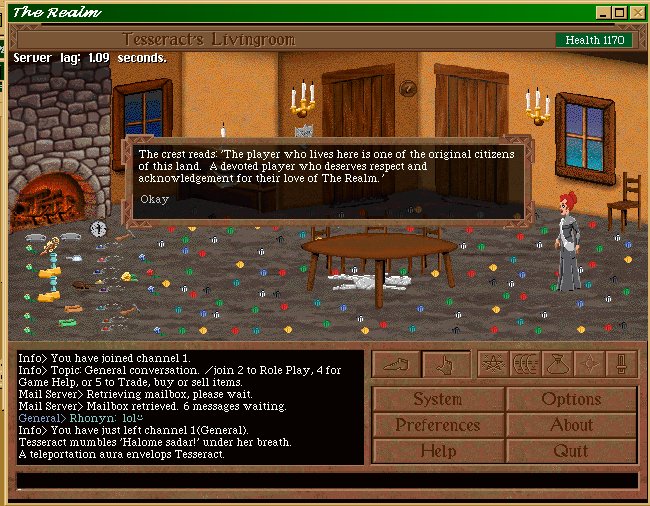Dismiss the crest message with Okay

[x=155, y=199]
